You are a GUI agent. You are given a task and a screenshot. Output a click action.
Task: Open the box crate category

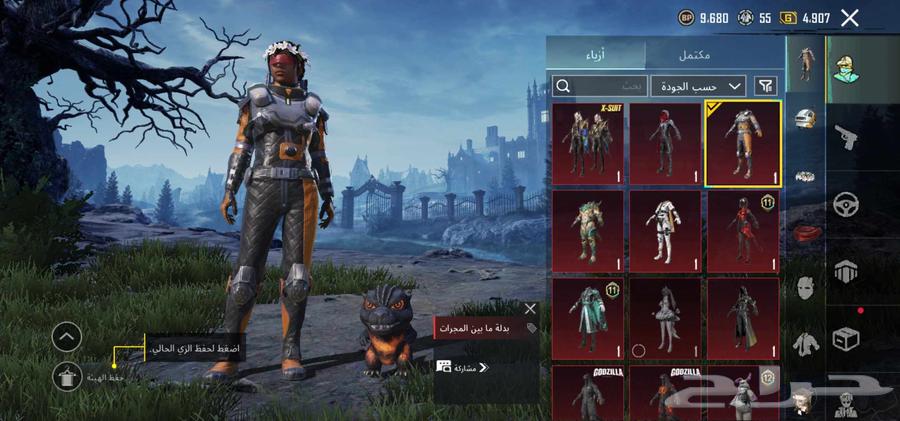[847, 339]
